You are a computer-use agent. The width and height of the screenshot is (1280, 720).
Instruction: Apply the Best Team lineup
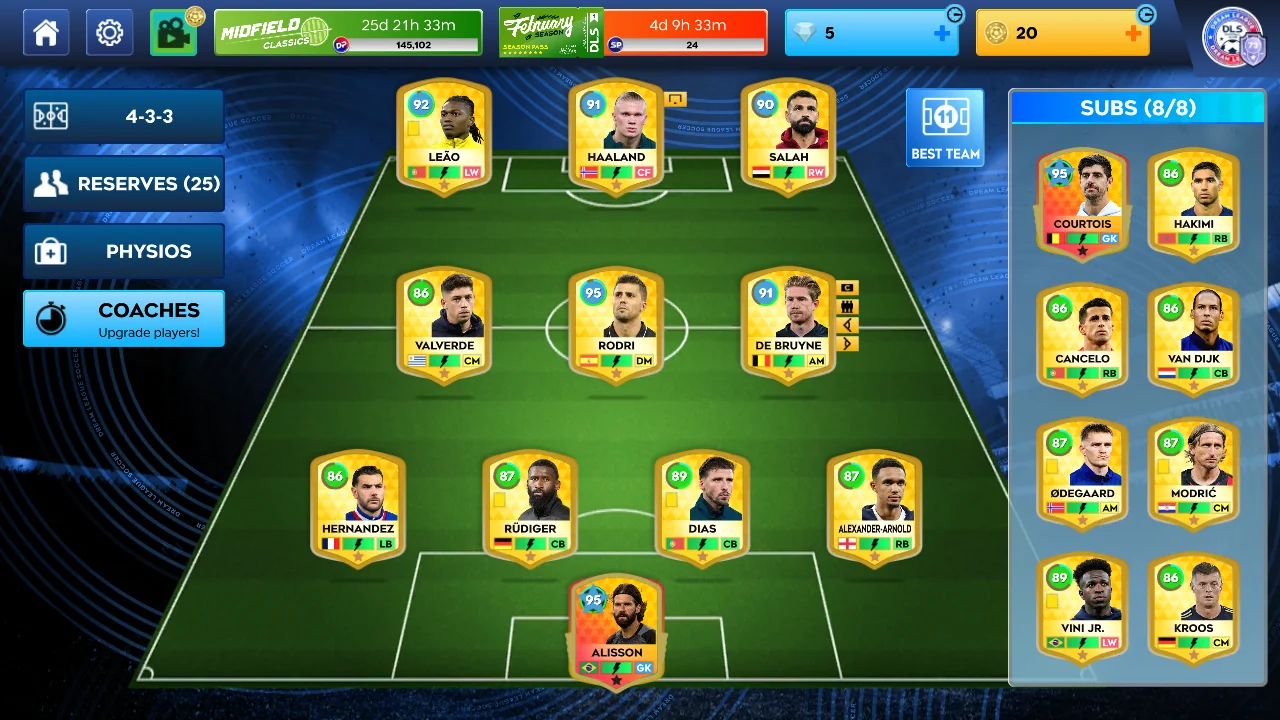click(x=945, y=128)
